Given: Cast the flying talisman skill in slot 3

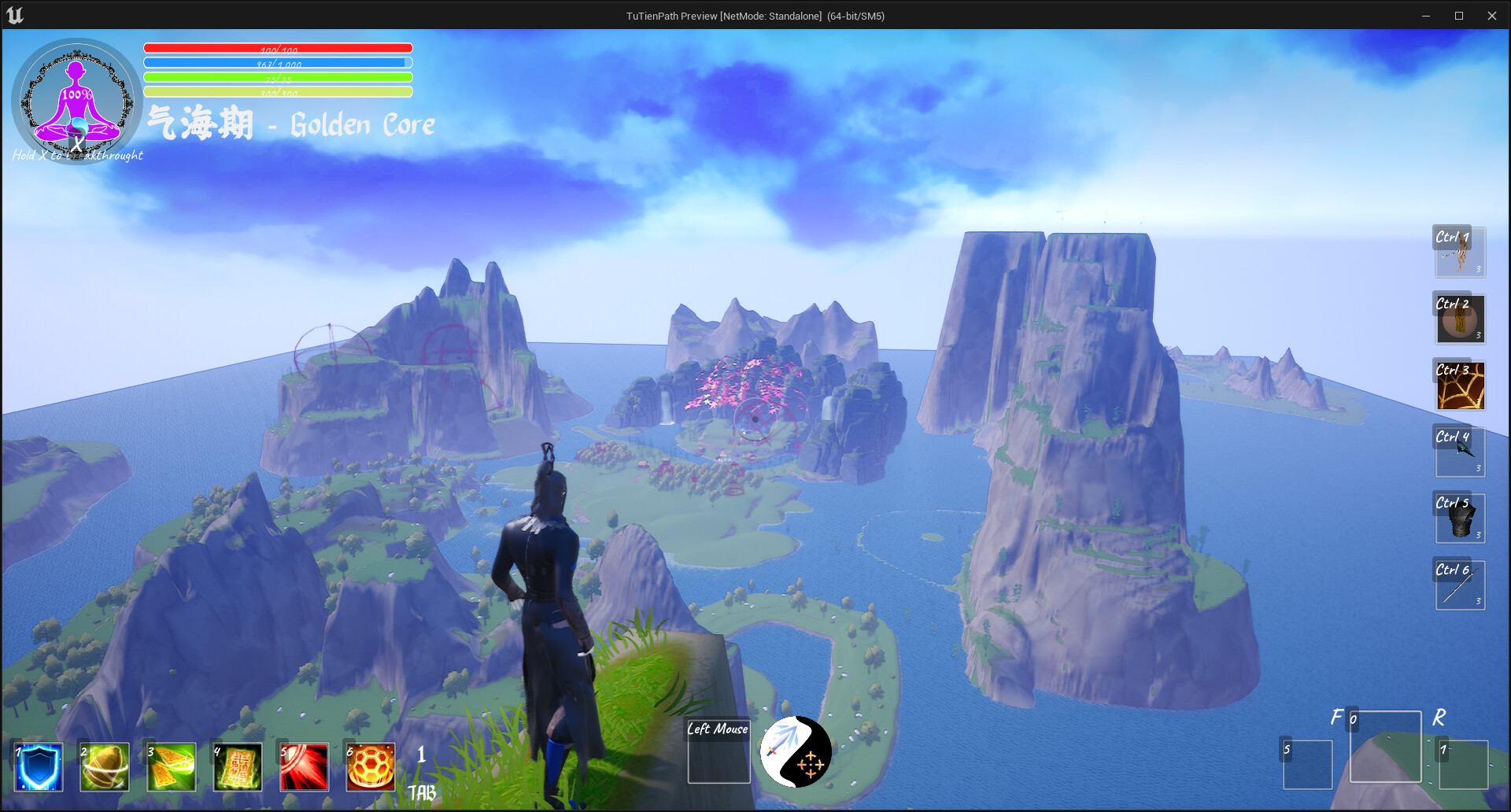Looking at the screenshot, I should pos(171,767).
